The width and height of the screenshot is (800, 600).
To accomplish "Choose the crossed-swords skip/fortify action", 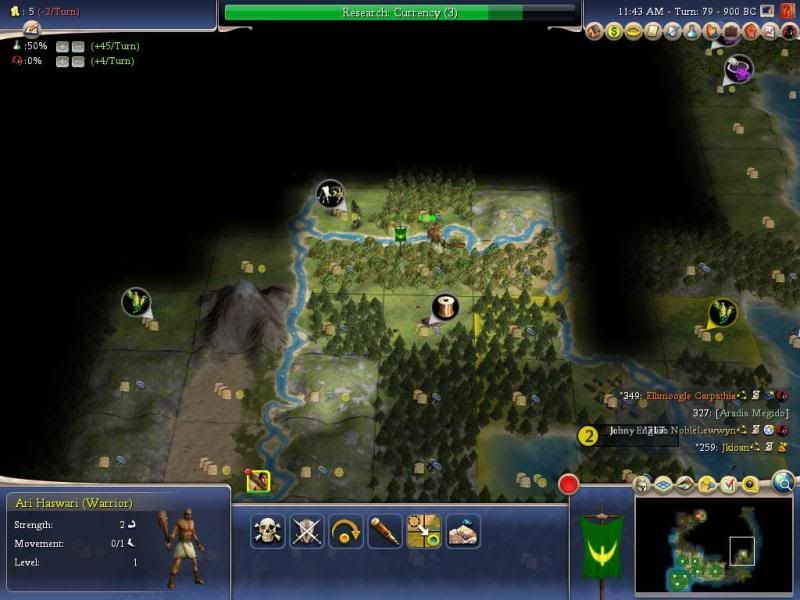I will (x=306, y=531).
